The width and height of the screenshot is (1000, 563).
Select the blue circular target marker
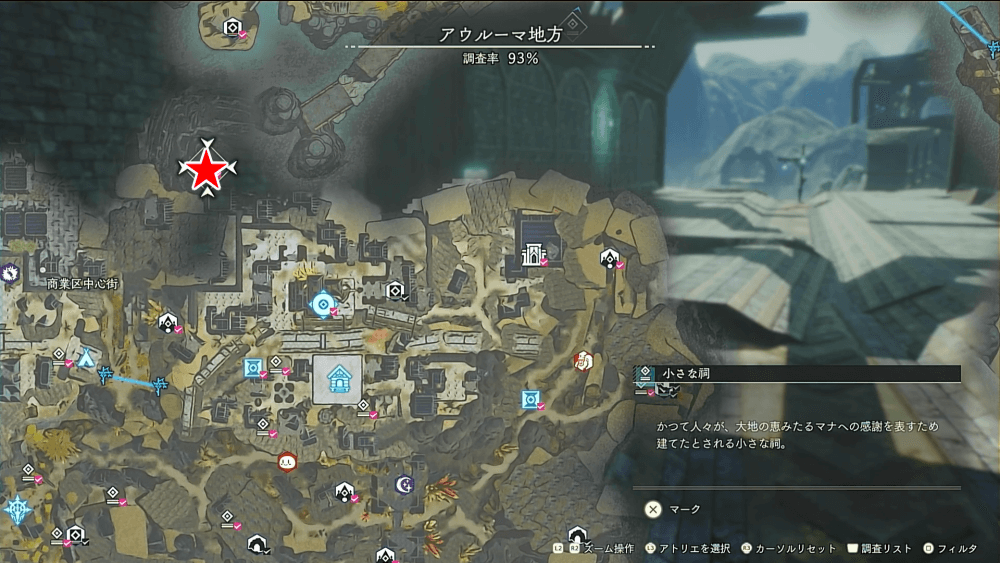322,303
